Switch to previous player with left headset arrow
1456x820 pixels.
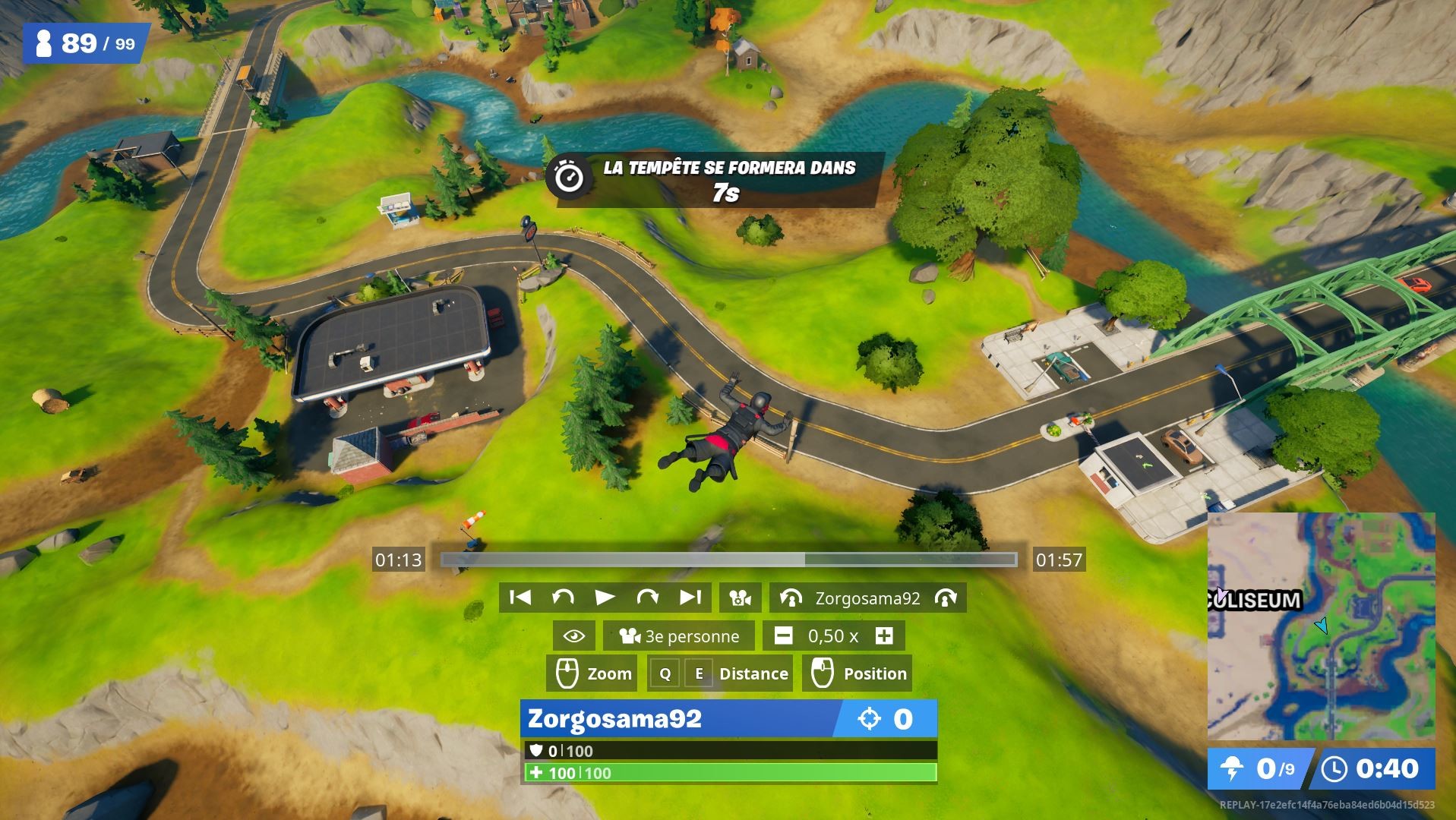(x=793, y=598)
